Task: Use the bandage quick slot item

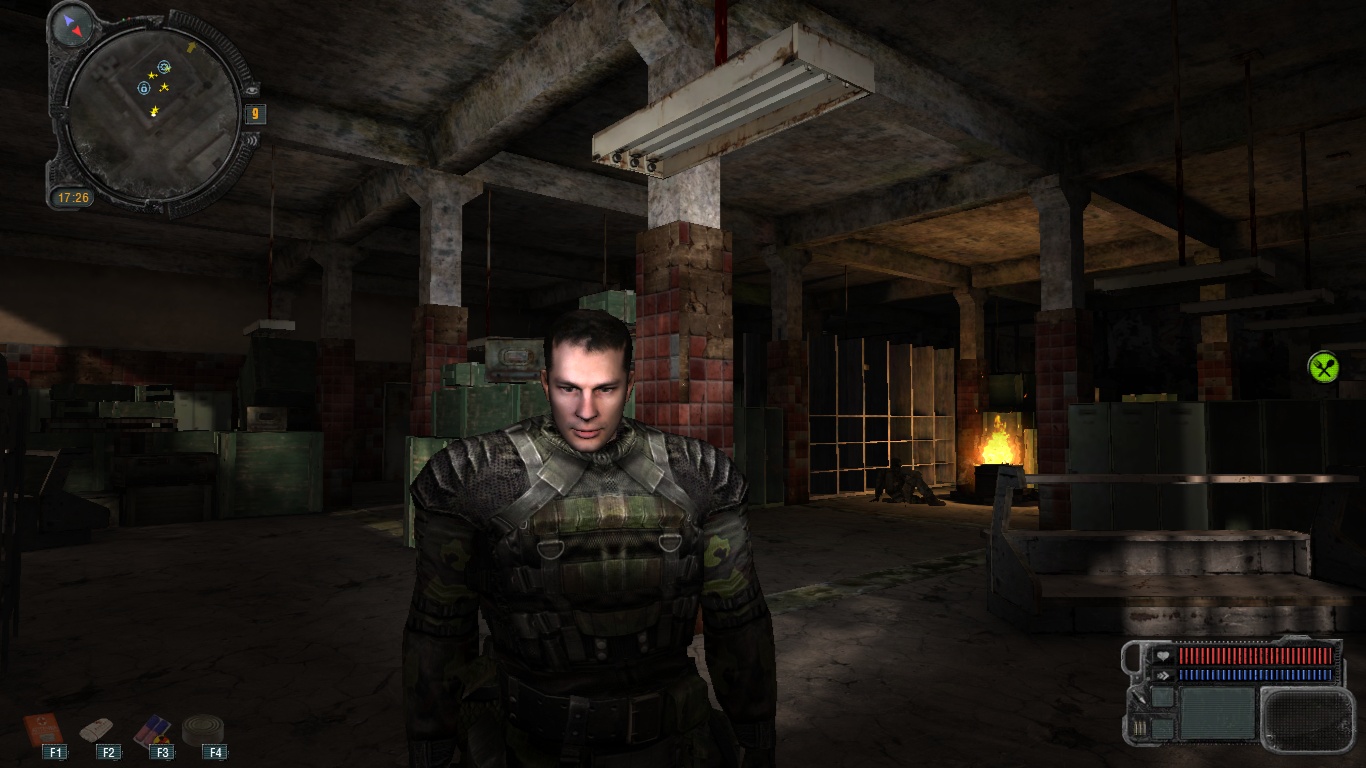Action: point(97,728)
